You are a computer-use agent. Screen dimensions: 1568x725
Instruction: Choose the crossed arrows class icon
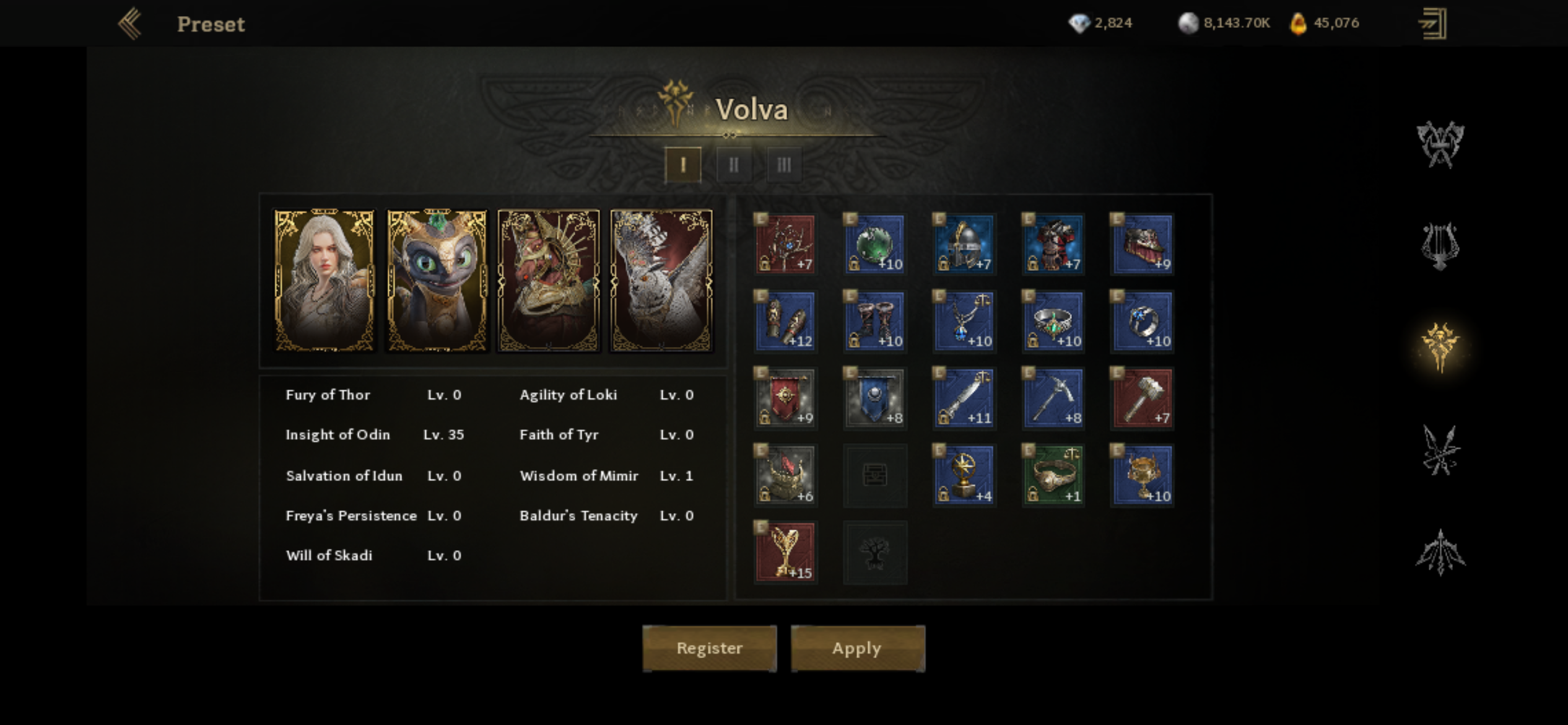pos(1440,450)
